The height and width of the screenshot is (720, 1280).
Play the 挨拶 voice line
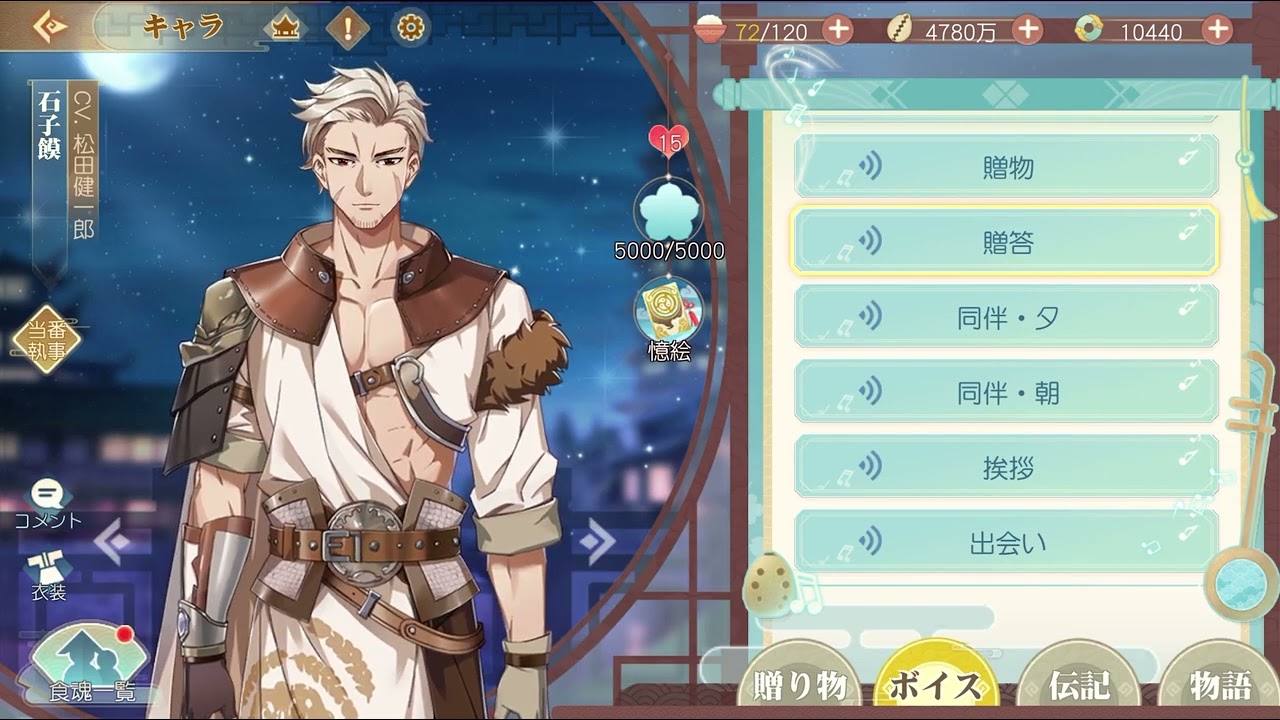click(x=1006, y=467)
